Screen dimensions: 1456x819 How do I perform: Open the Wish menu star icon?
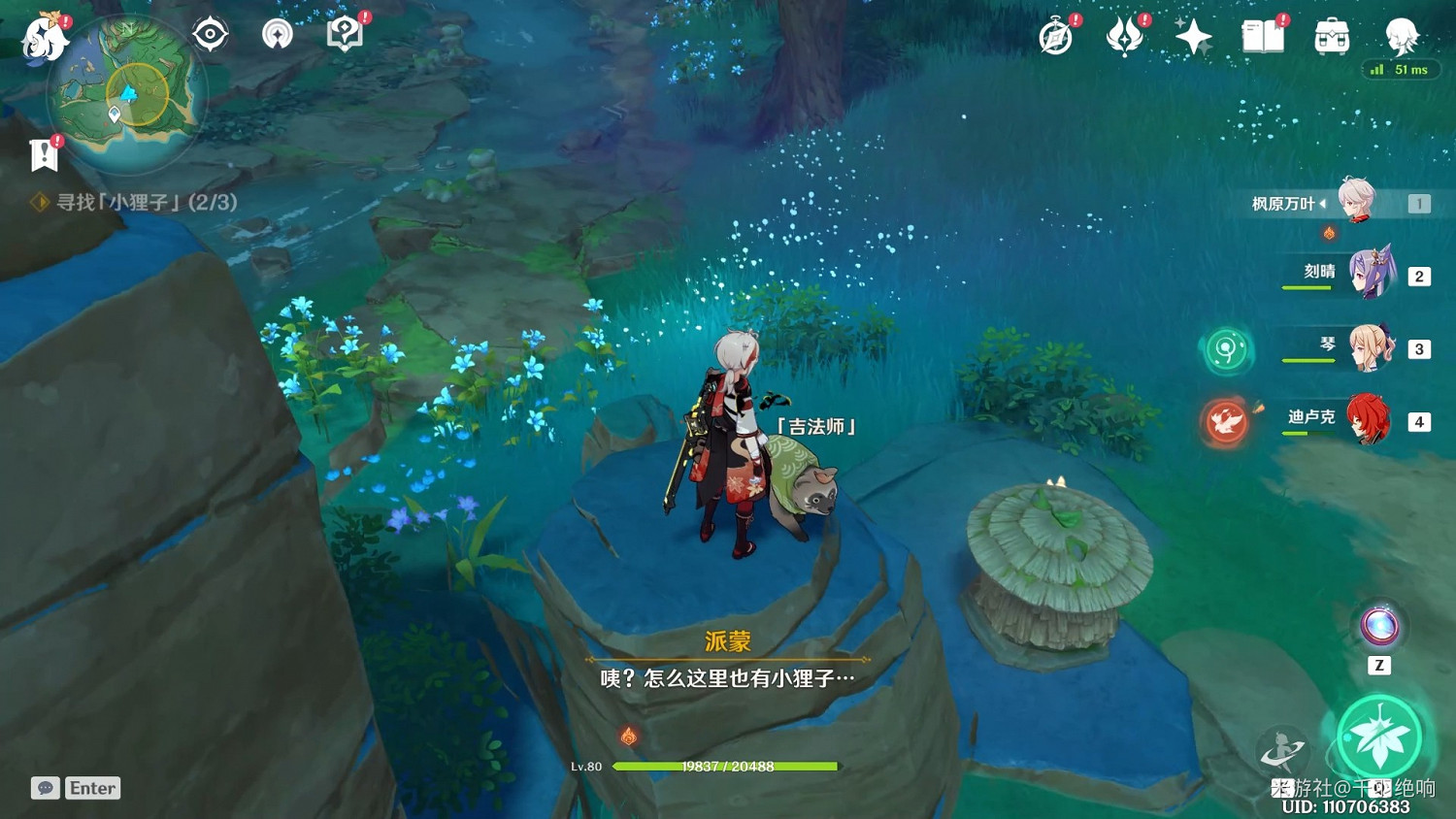(1192, 37)
